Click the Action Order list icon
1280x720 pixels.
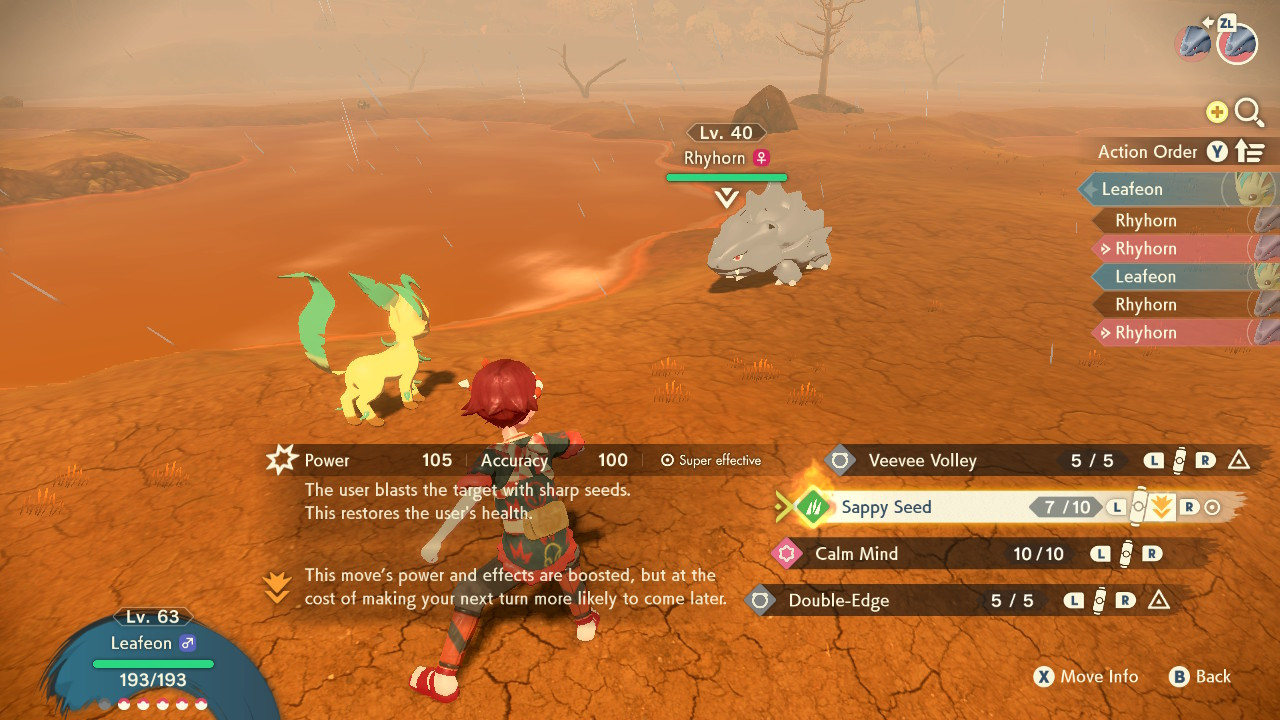click(x=1249, y=151)
